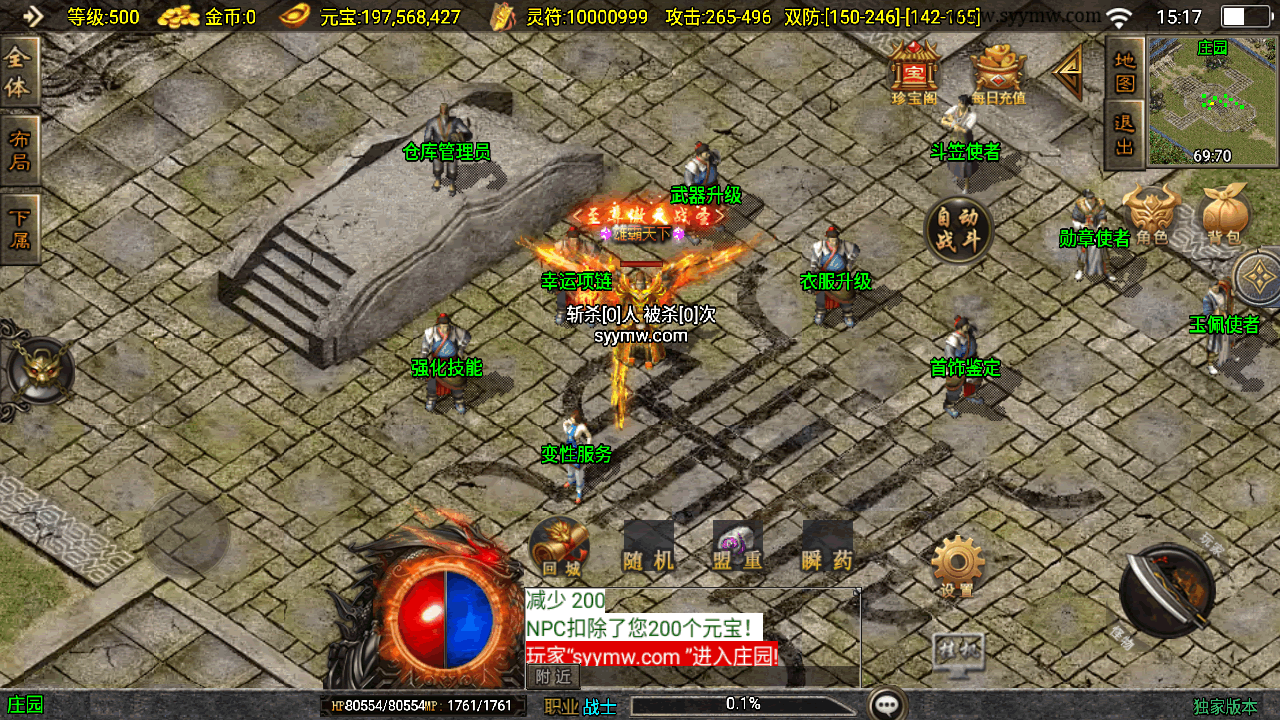This screenshot has width=1280, height=720.
Task: Open the 每日充值 daily recharge
Action: [998, 72]
